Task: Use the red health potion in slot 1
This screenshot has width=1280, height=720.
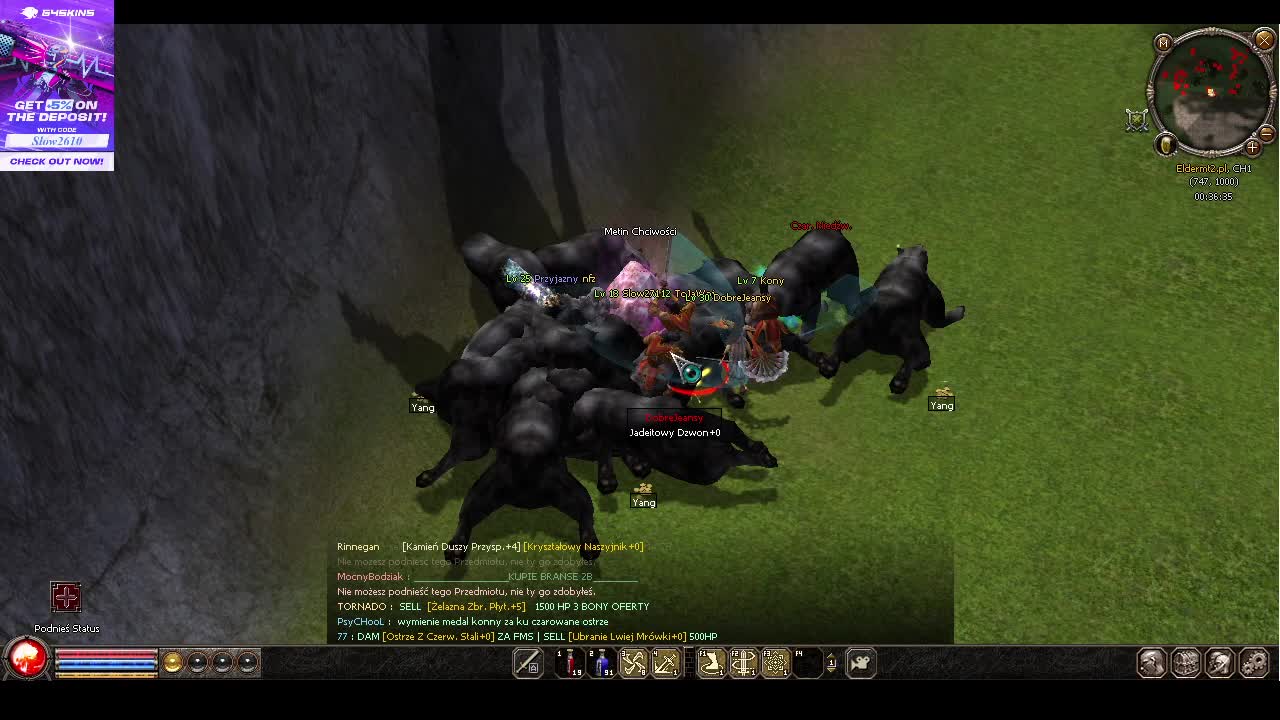Action: (x=570, y=662)
